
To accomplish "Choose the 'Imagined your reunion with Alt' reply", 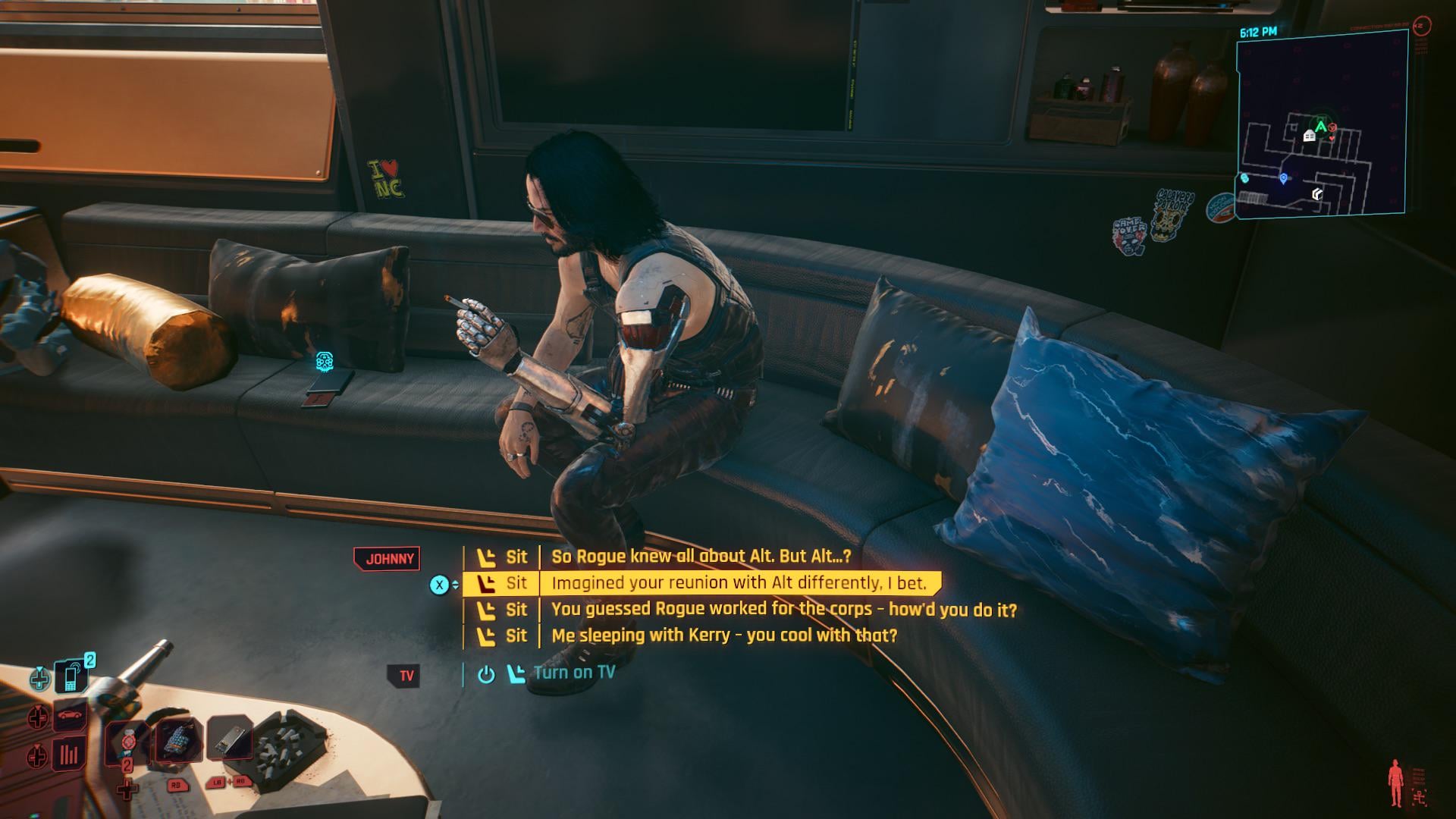I will (x=739, y=583).
